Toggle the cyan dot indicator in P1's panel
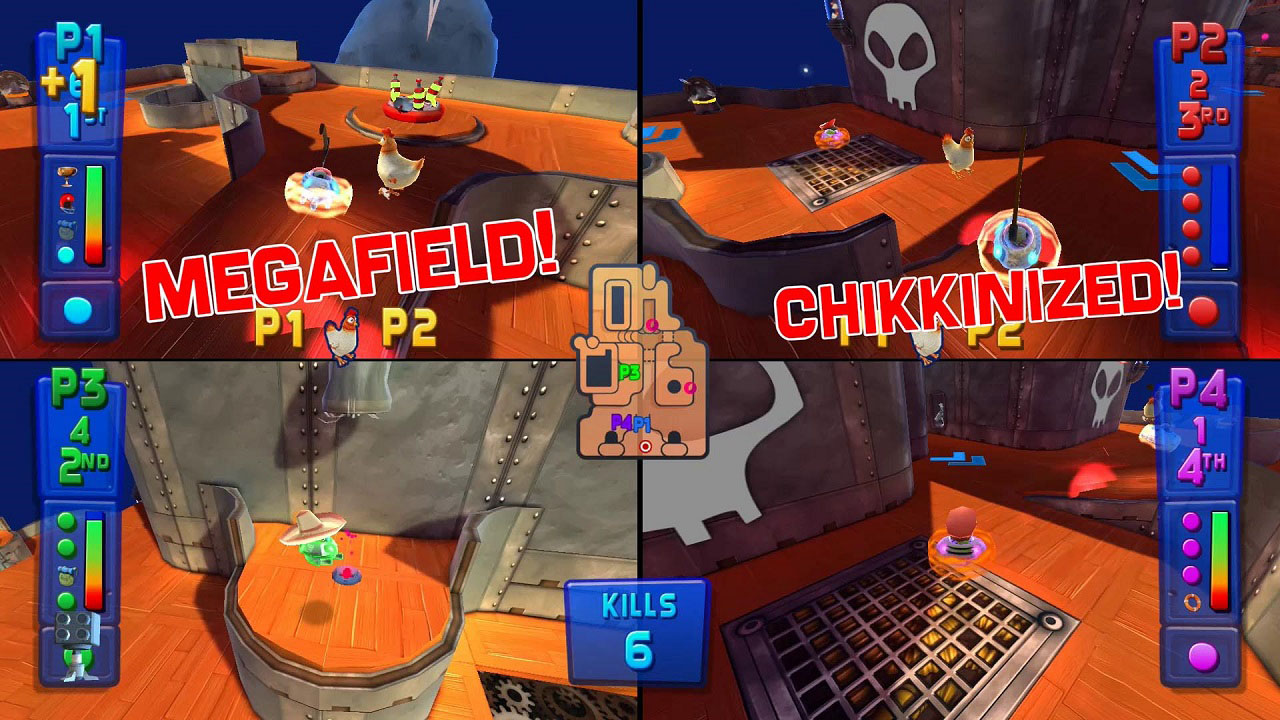Viewport: 1280px width, 720px height. [x=66, y=254]
